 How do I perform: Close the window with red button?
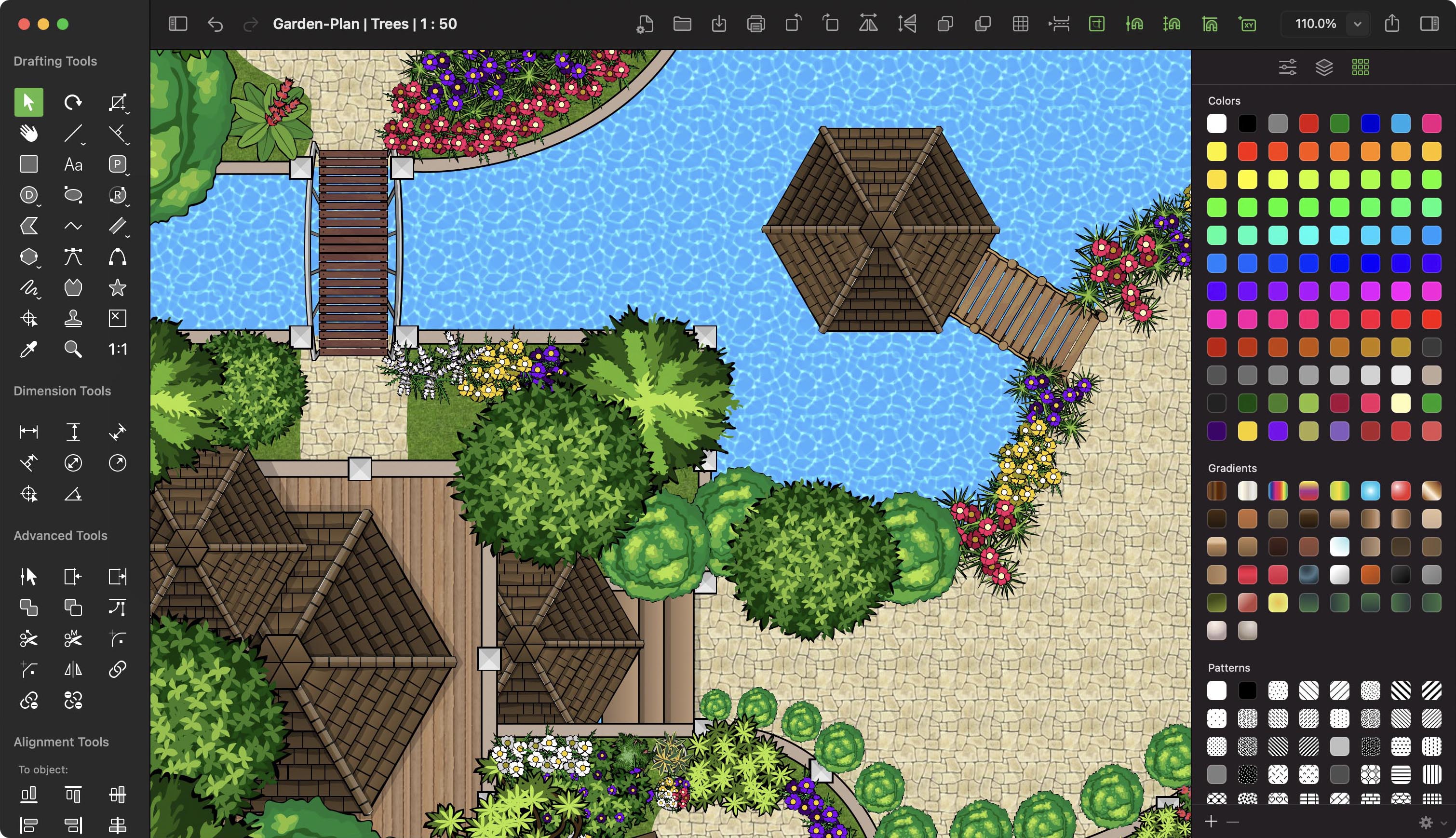(x=24, y=24)
